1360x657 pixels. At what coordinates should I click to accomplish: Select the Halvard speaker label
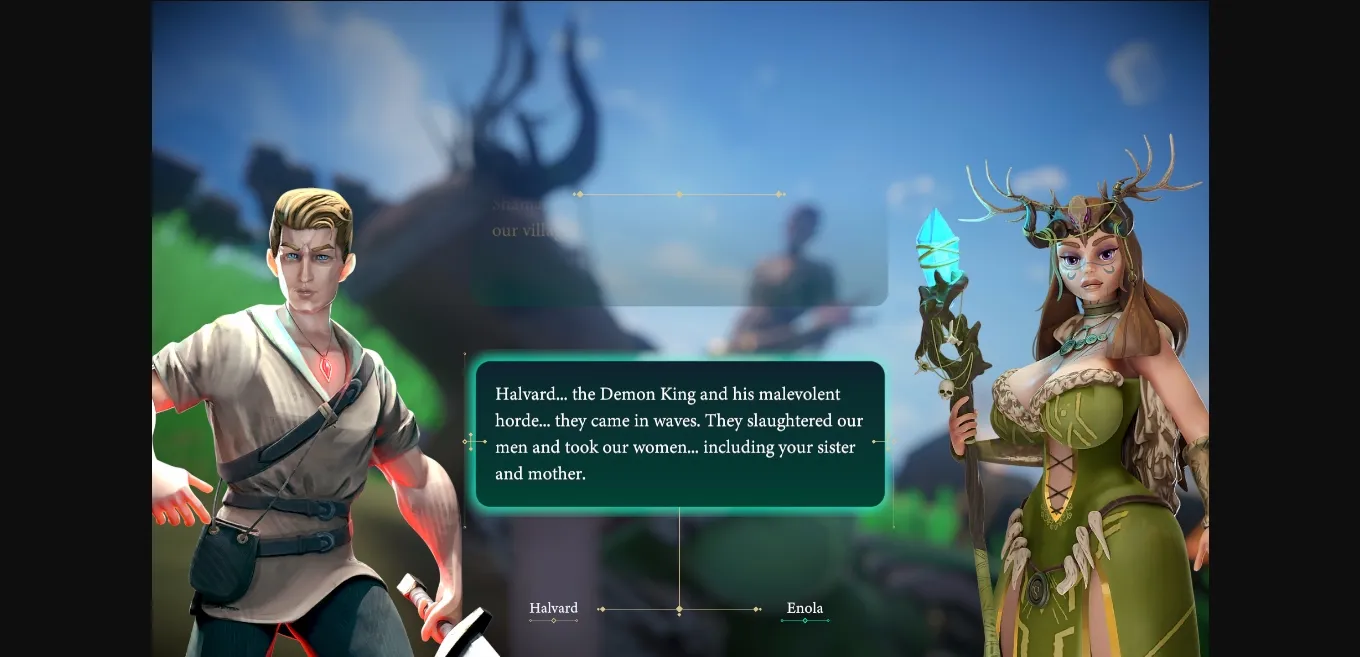pos(553,608)
